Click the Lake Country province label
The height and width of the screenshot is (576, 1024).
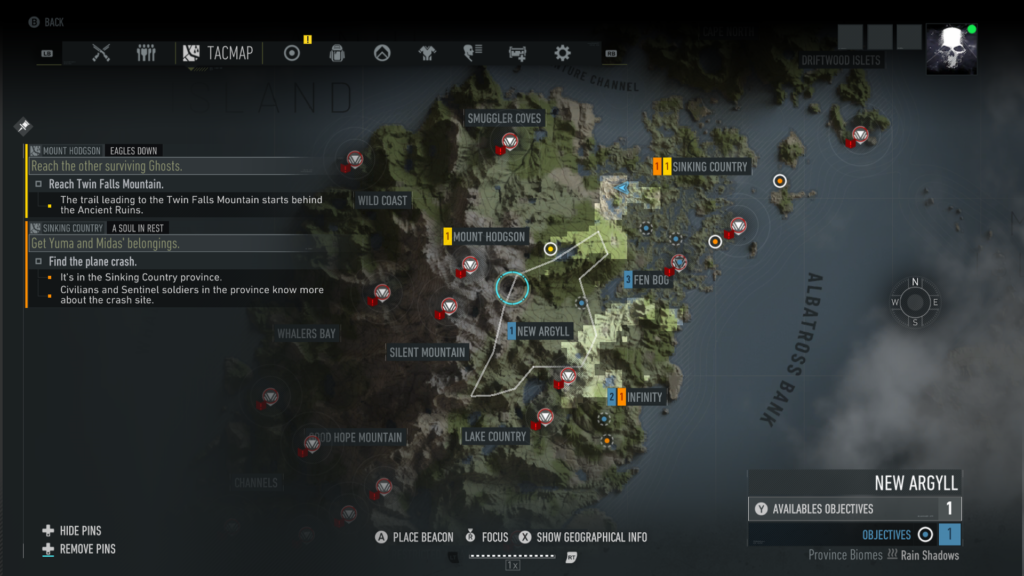pos(495,436)
